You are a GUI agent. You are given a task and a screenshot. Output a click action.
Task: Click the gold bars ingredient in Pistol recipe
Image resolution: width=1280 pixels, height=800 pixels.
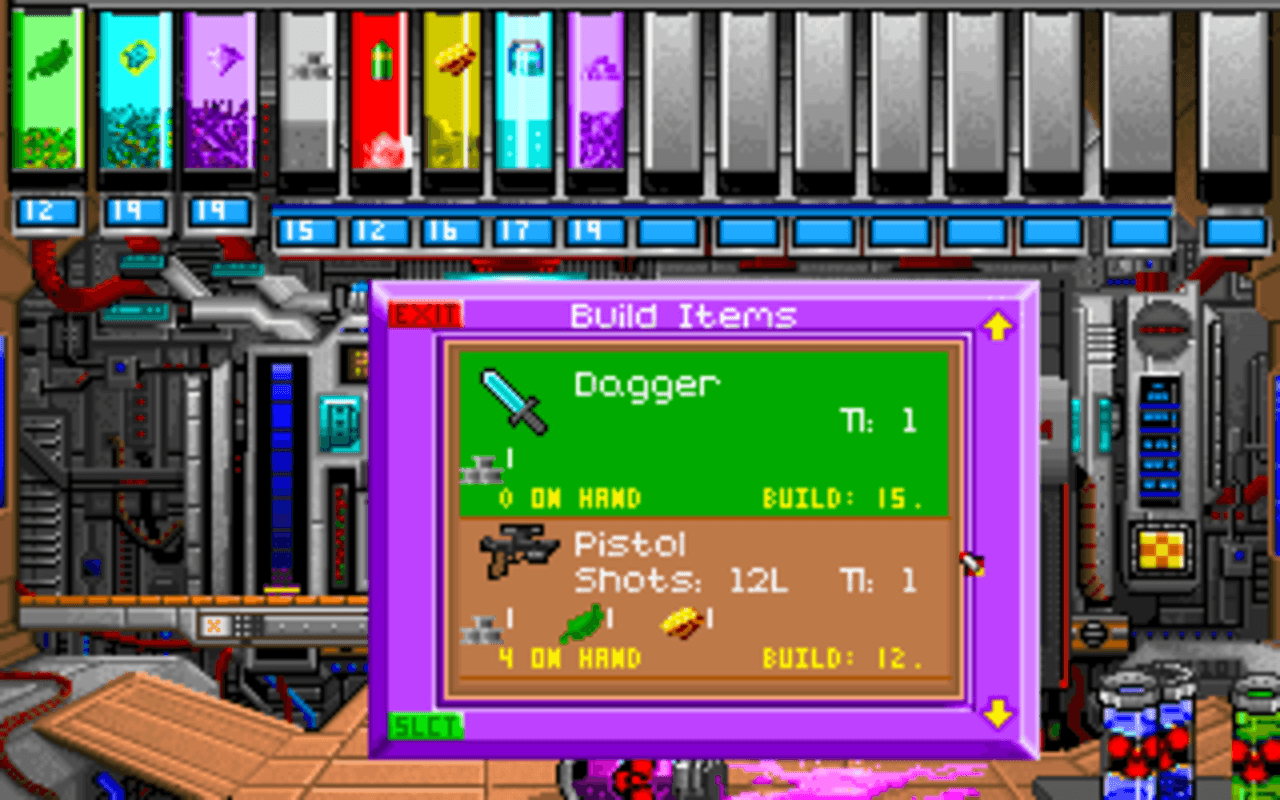pyautogui.click(x=682, y=623)
